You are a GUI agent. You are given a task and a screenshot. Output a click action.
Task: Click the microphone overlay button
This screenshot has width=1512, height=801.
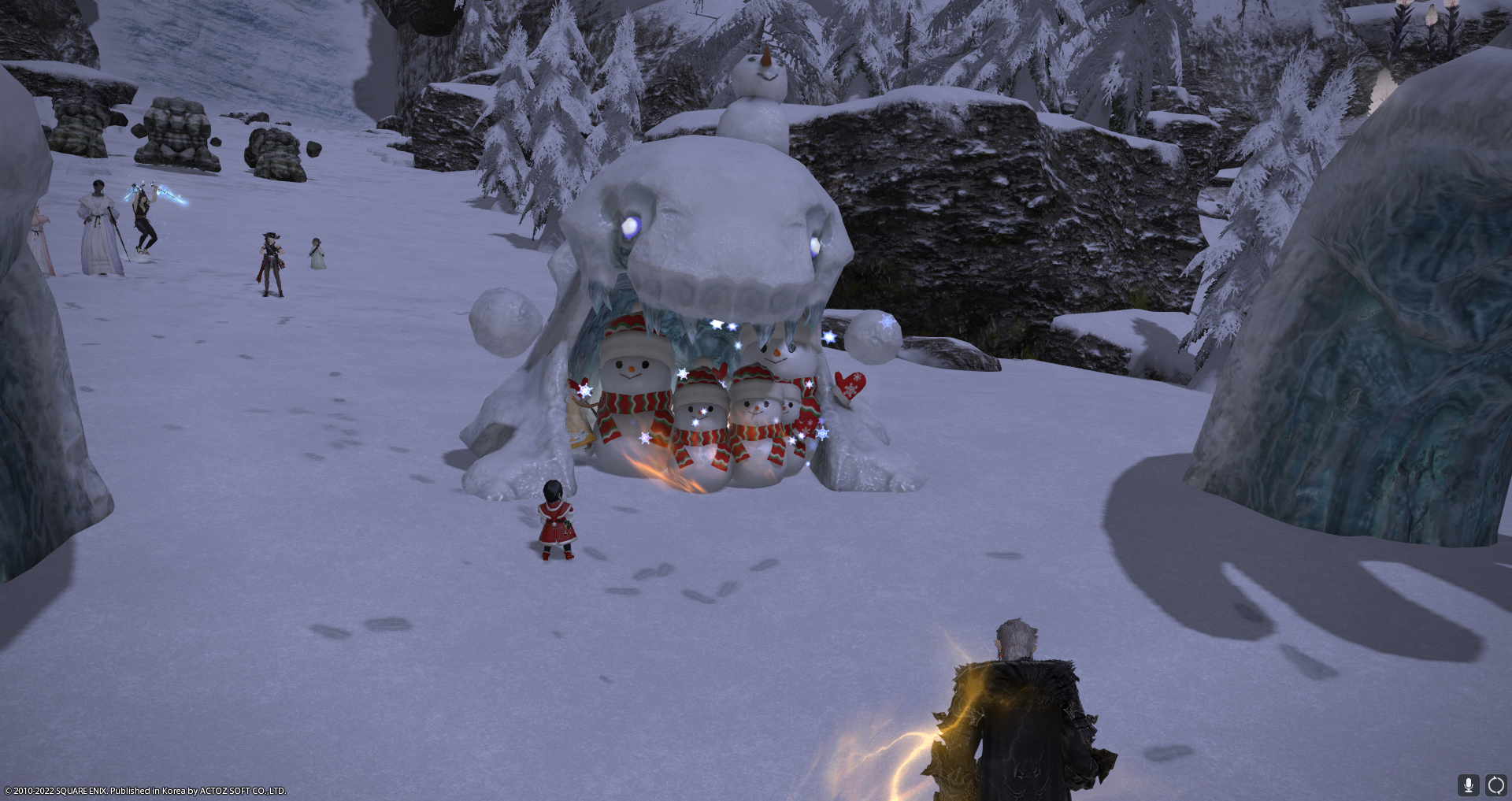click(1468, 785)
